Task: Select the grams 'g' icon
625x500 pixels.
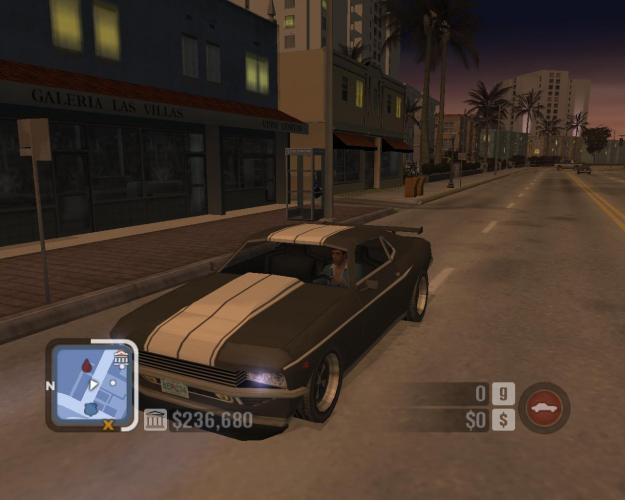Action: tap(504, 394)
